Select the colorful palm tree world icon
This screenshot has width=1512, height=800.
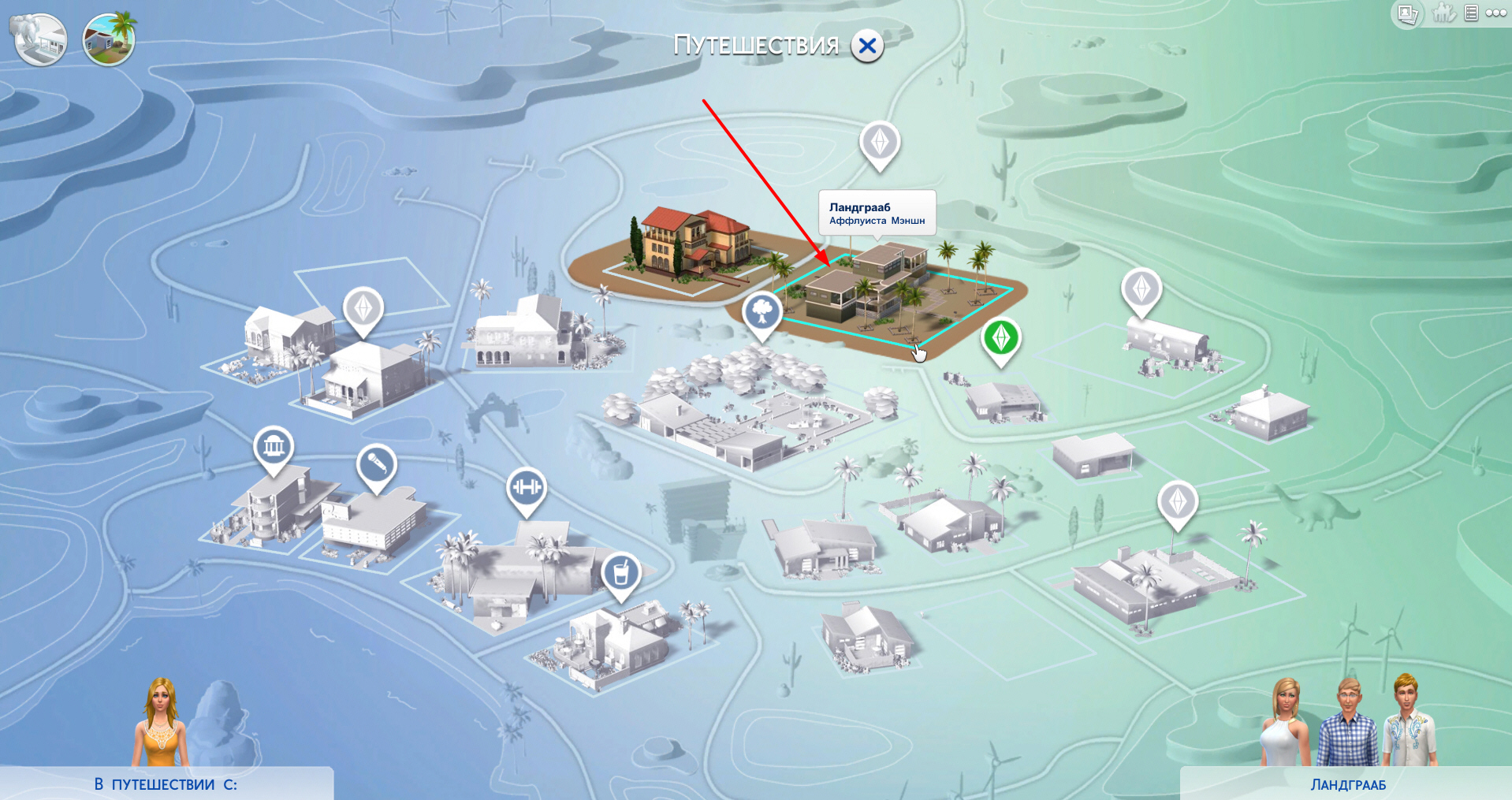coord(109,39)
